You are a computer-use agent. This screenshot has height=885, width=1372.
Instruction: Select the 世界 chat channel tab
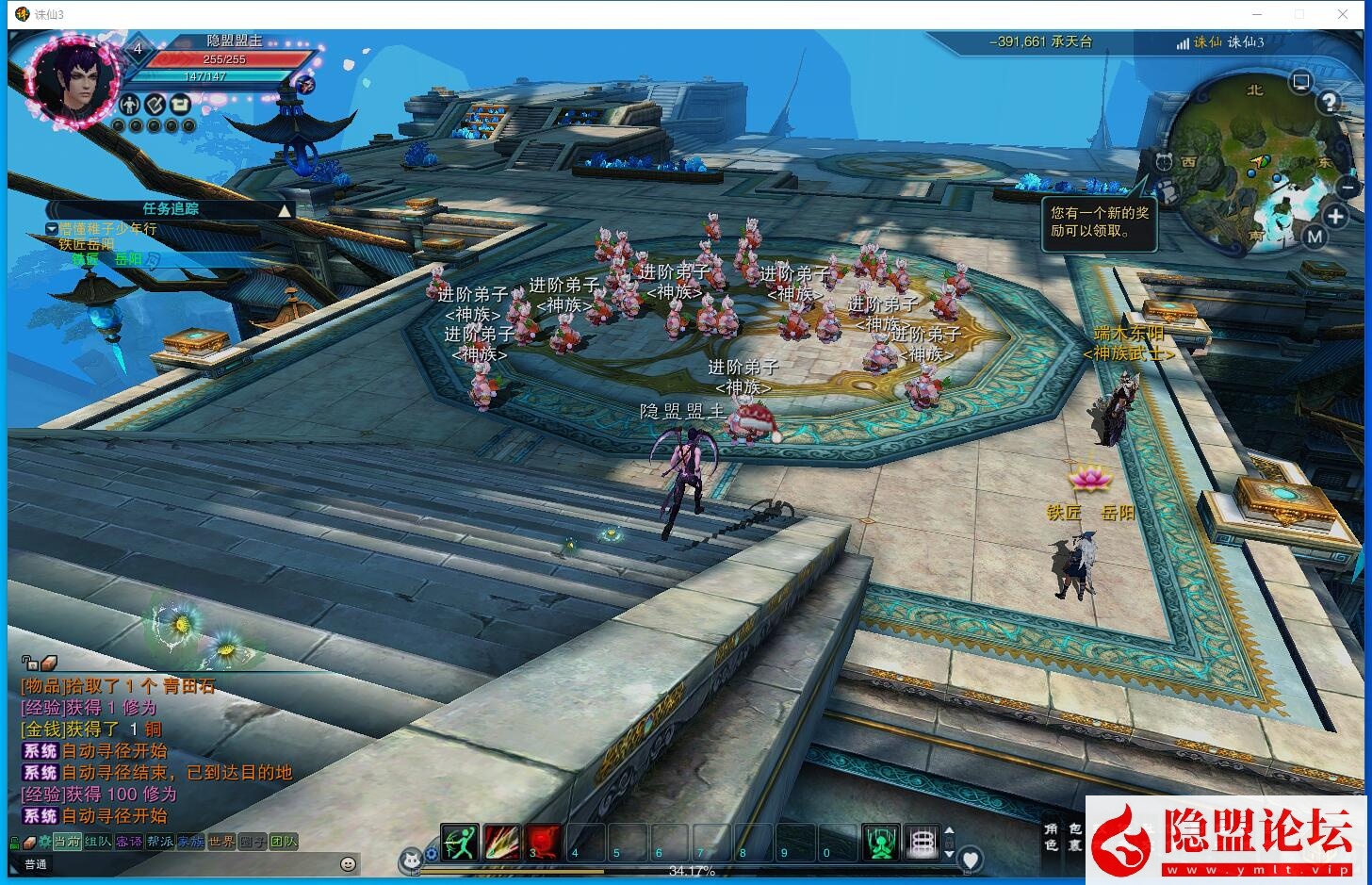[x=221, y=842]
